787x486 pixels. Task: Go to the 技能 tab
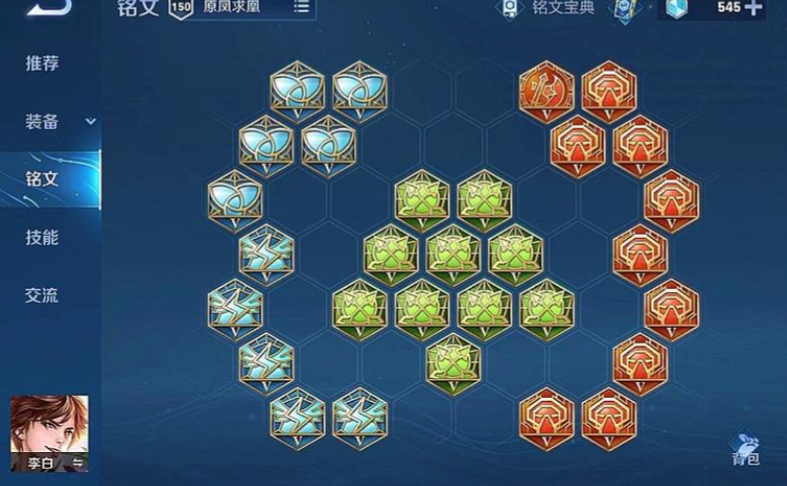(x=42, y=238)
